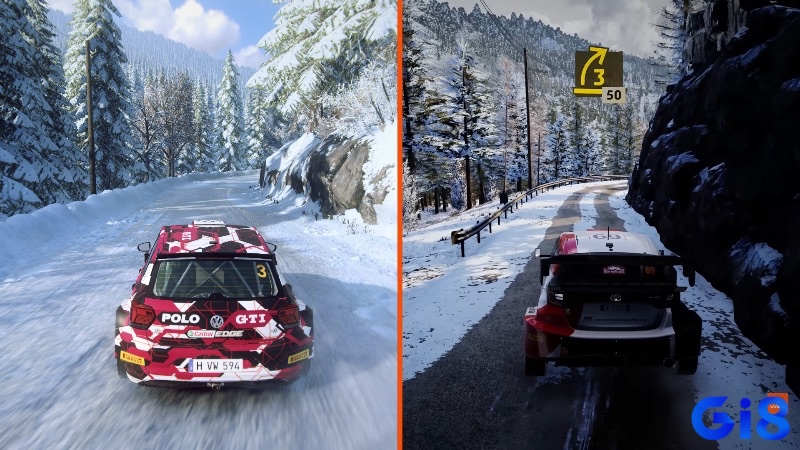Click the Gi8 watermark logo

(x=741, y=418)
